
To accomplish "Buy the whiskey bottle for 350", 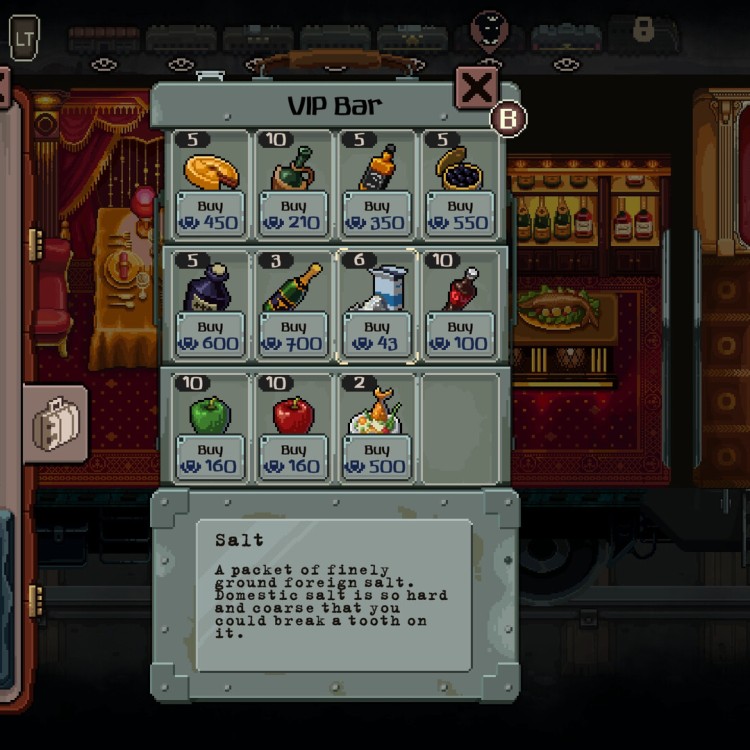I will 377,214.
